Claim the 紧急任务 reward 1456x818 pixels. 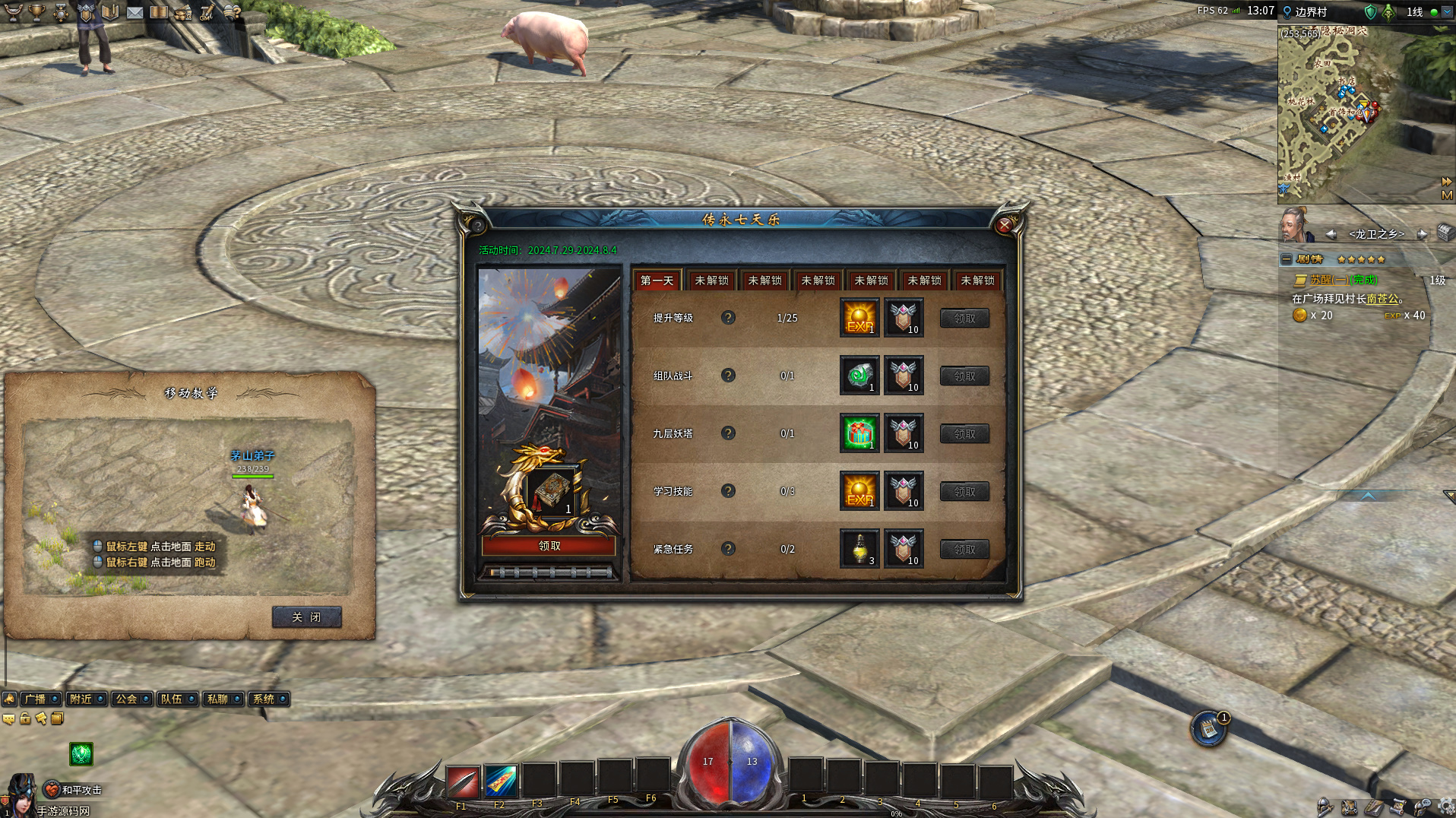[964, 550]
